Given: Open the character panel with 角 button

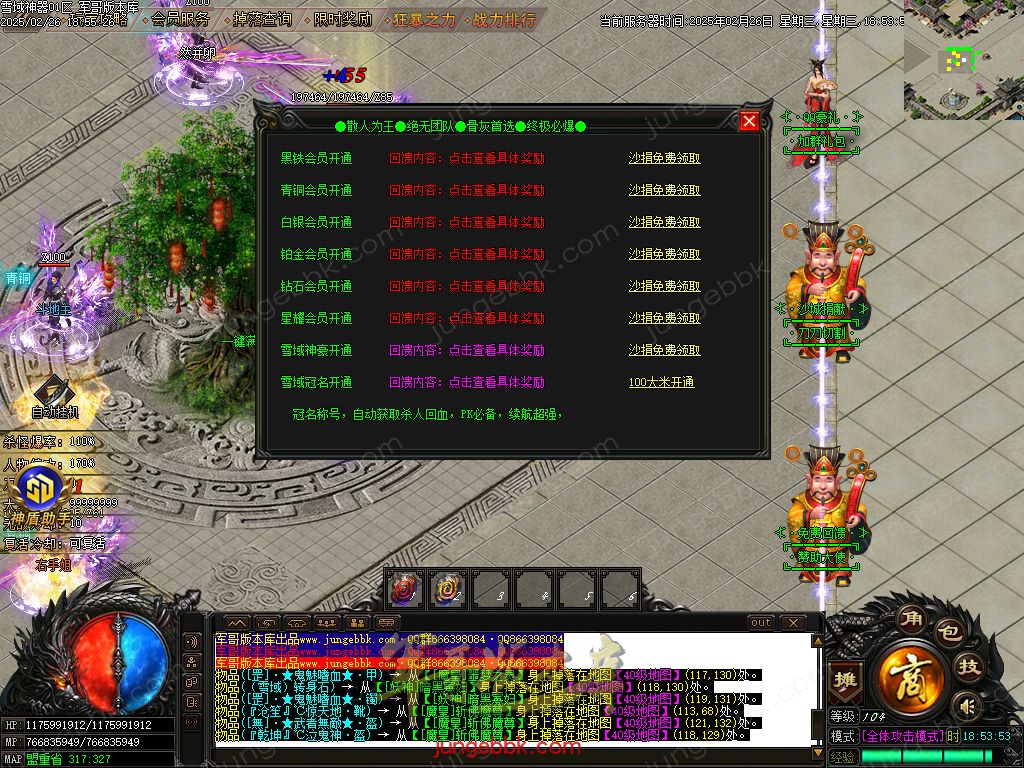Looking at the screenshot, I should point(908,617).
